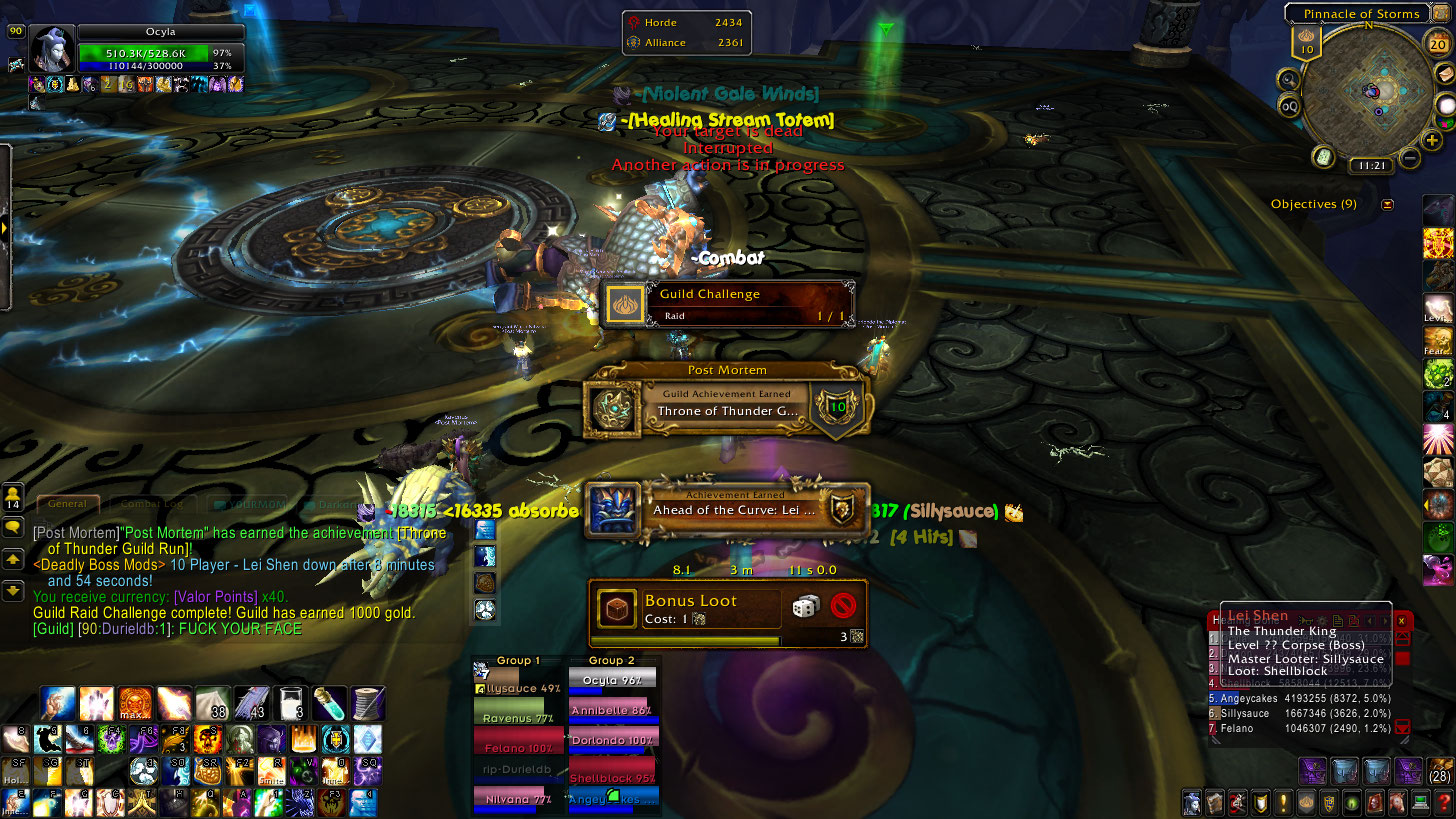This screenshot has width=1456, height=819.
Task: Zoom in on the minimap
Action: point(1432,140)
